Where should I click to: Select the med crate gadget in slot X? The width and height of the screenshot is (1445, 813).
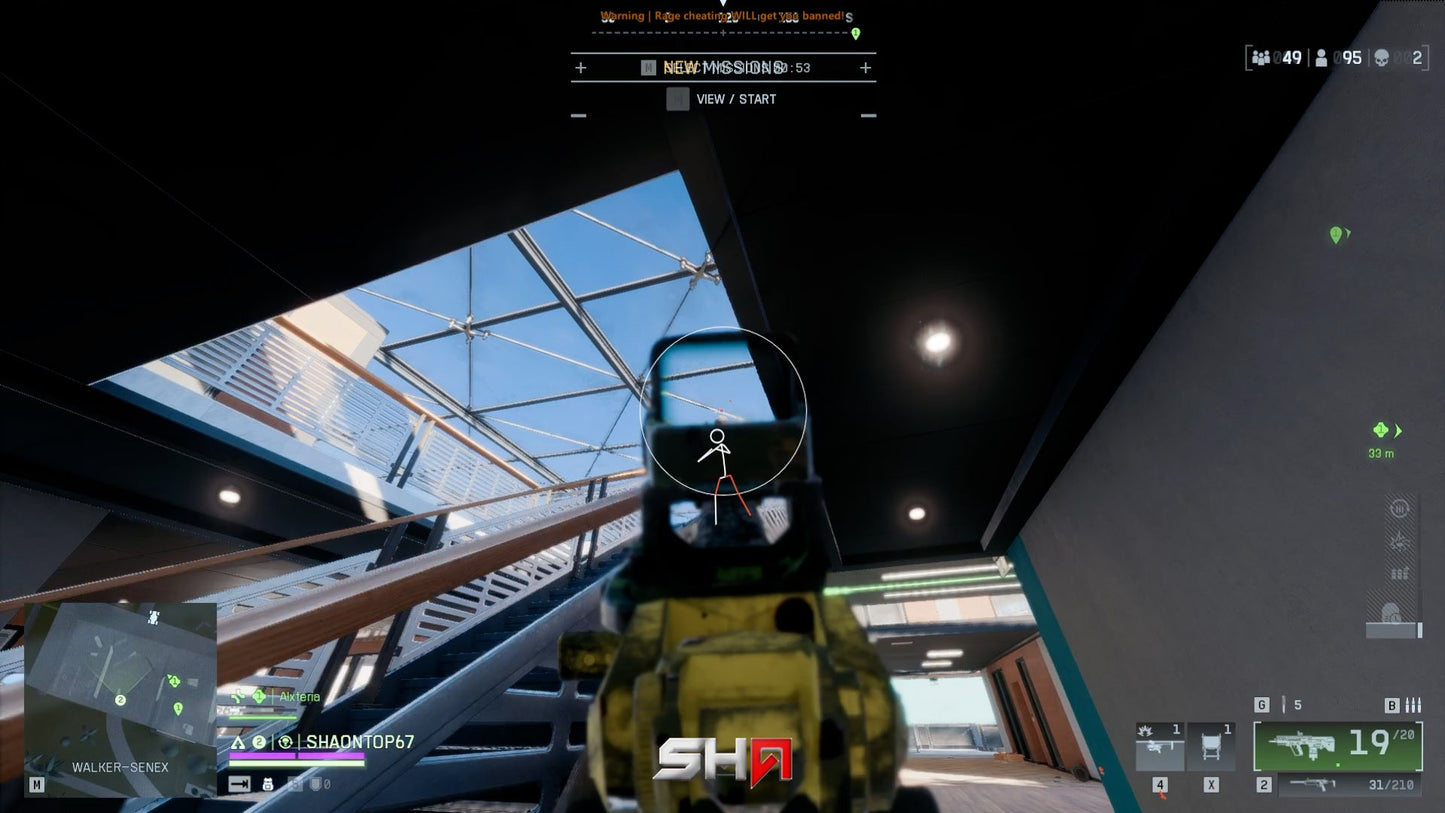1211,745
